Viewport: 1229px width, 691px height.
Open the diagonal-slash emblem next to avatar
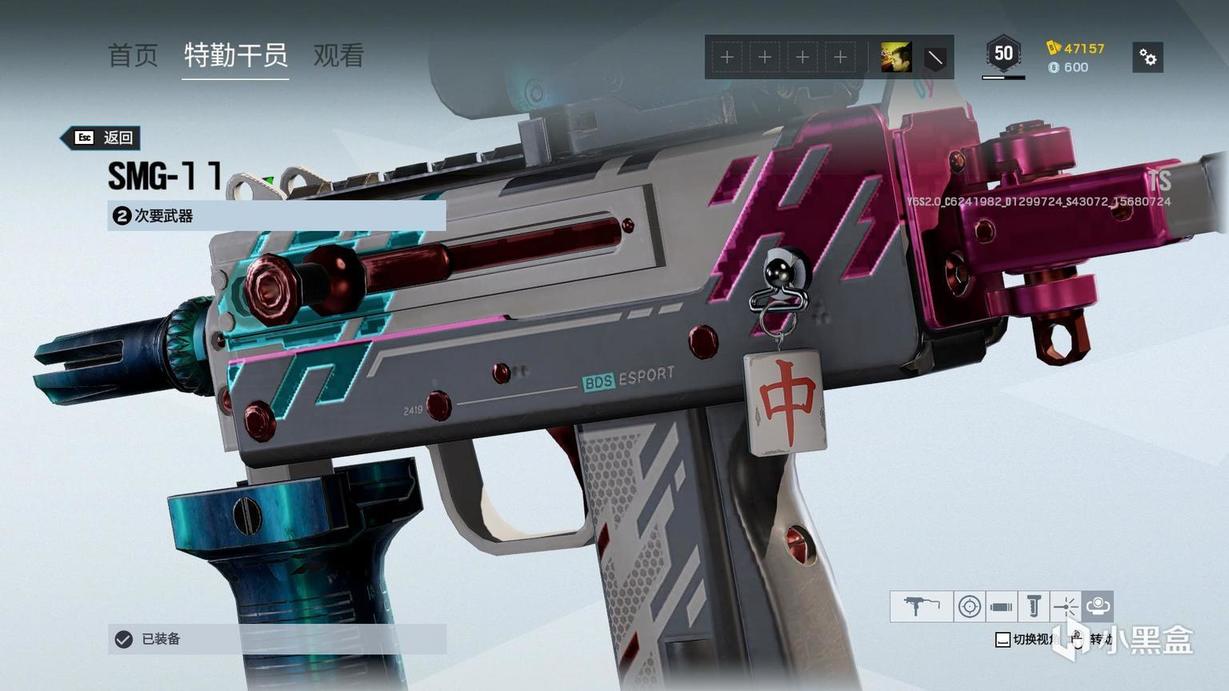pyautogui.click(x=935, y=57)
